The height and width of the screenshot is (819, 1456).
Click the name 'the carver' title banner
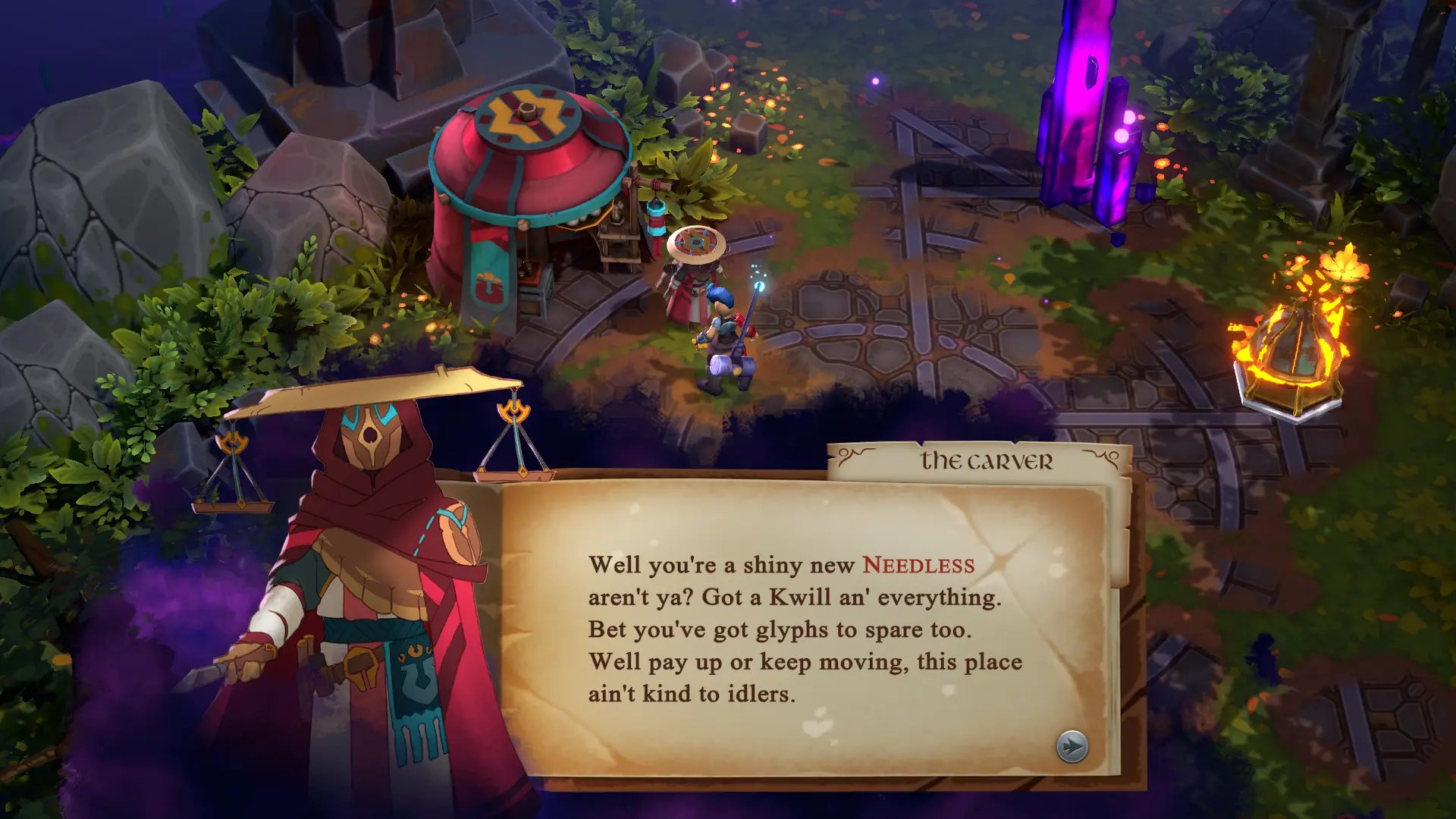(x=987, y=457)
